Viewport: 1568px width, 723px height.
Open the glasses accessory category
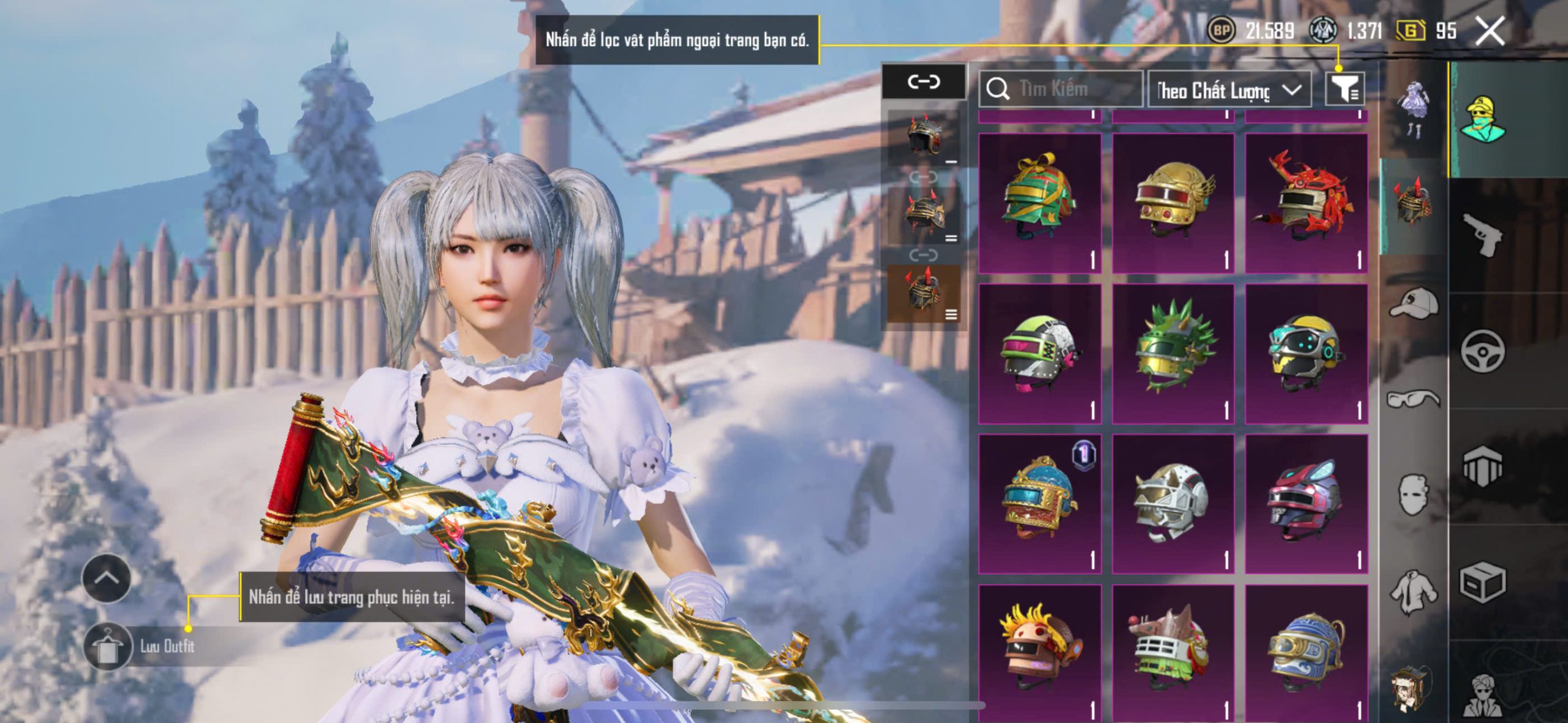1414,399
